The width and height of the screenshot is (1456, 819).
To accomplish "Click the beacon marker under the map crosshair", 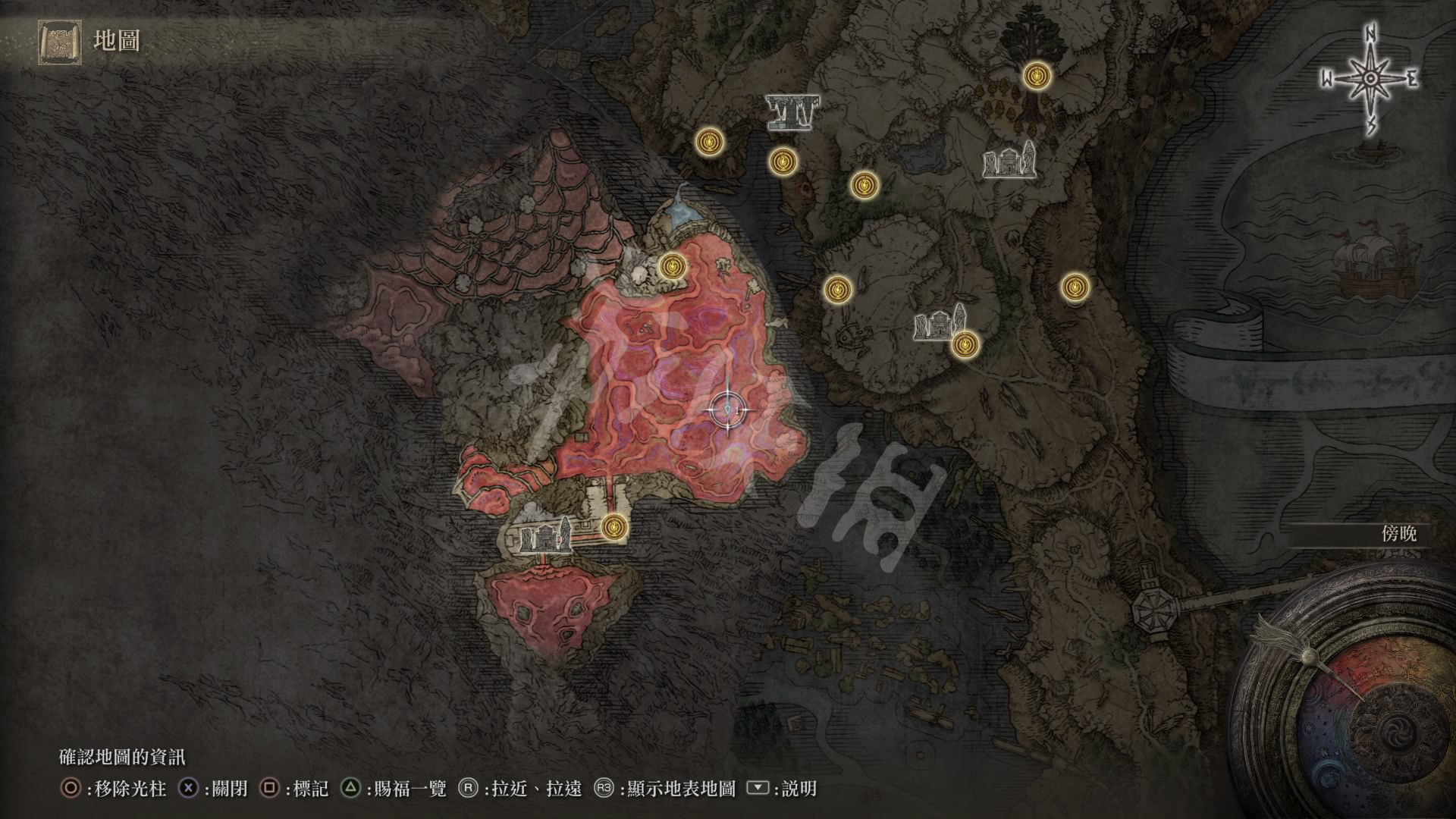I will click(x=729, y=410).
